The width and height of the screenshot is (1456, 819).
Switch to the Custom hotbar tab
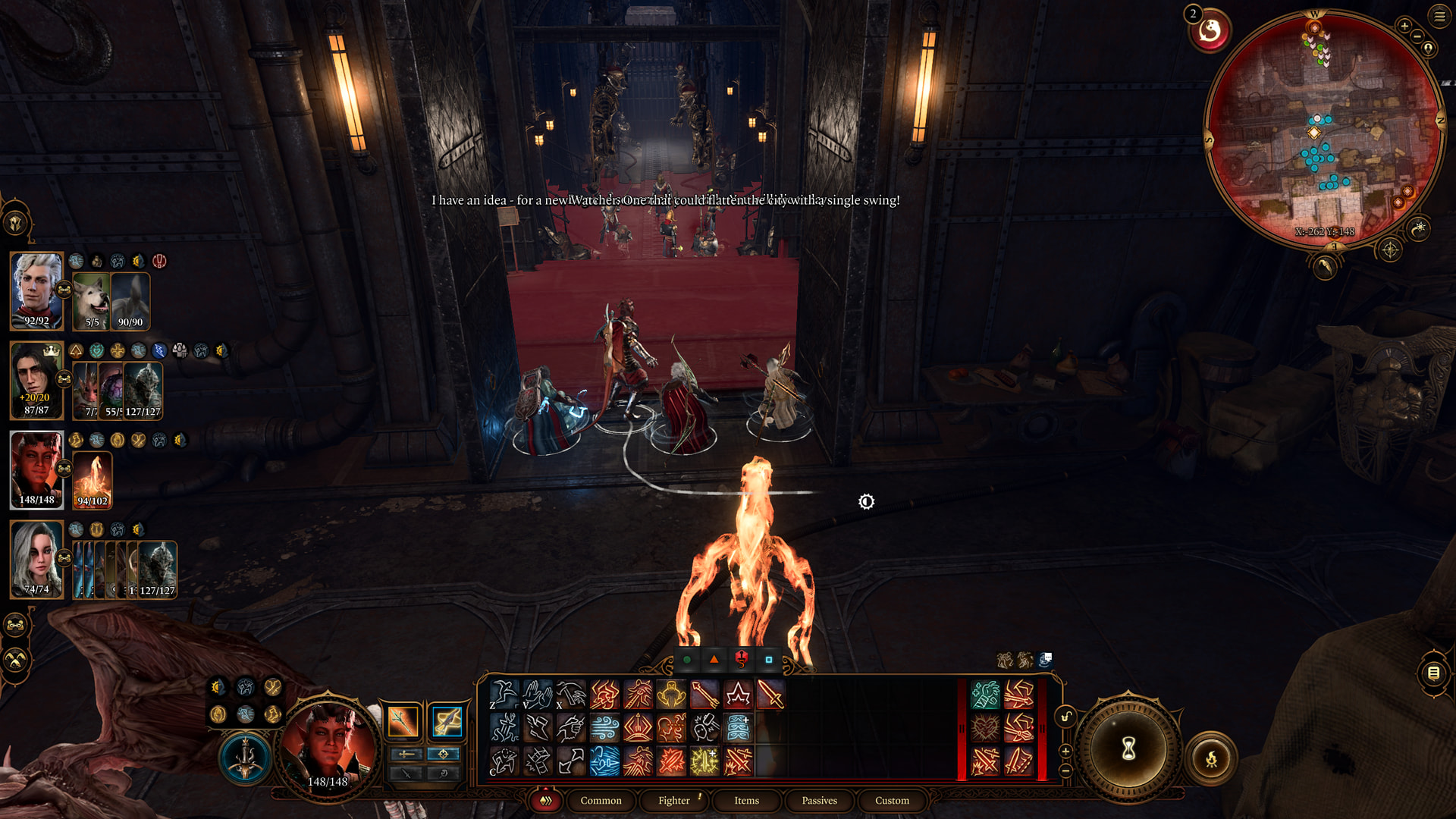(x=892, y=800)
